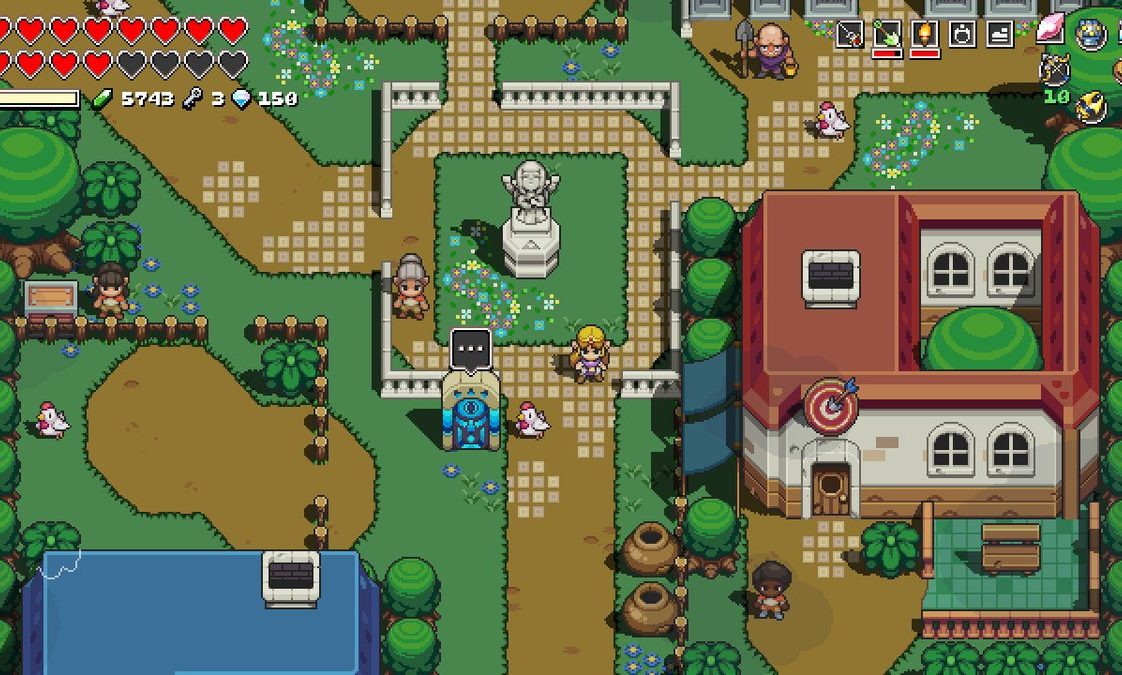This screenshot has width=1122, height=675.
Task: Use the pink feather-shaped item
Action: tap(1051, 29)
